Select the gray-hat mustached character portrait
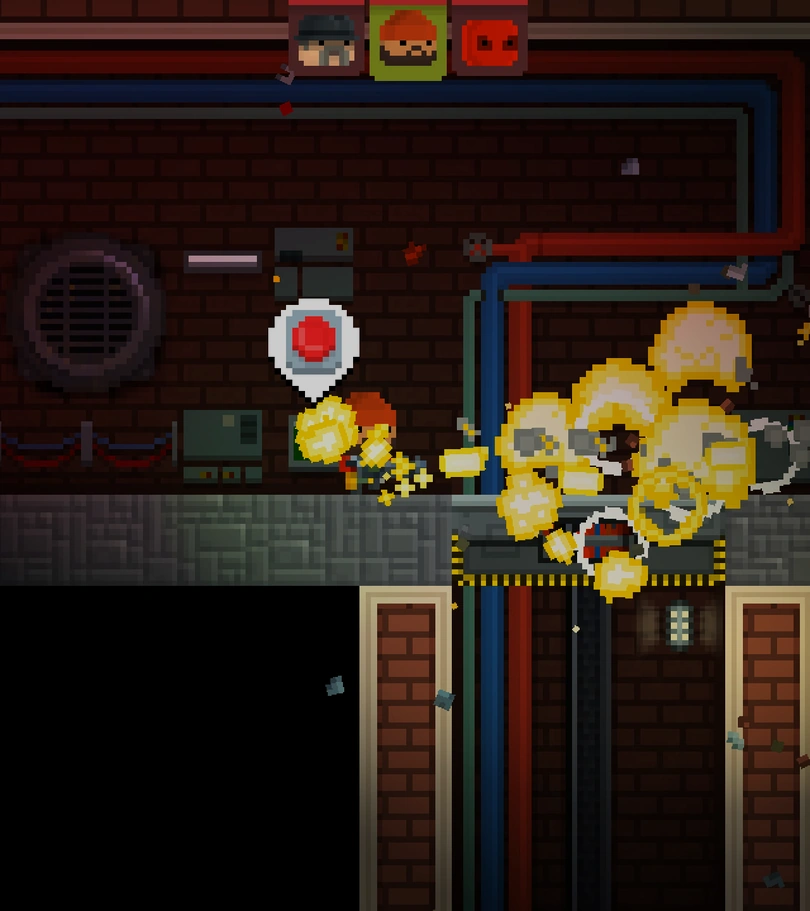 click(x=326, y=41)
